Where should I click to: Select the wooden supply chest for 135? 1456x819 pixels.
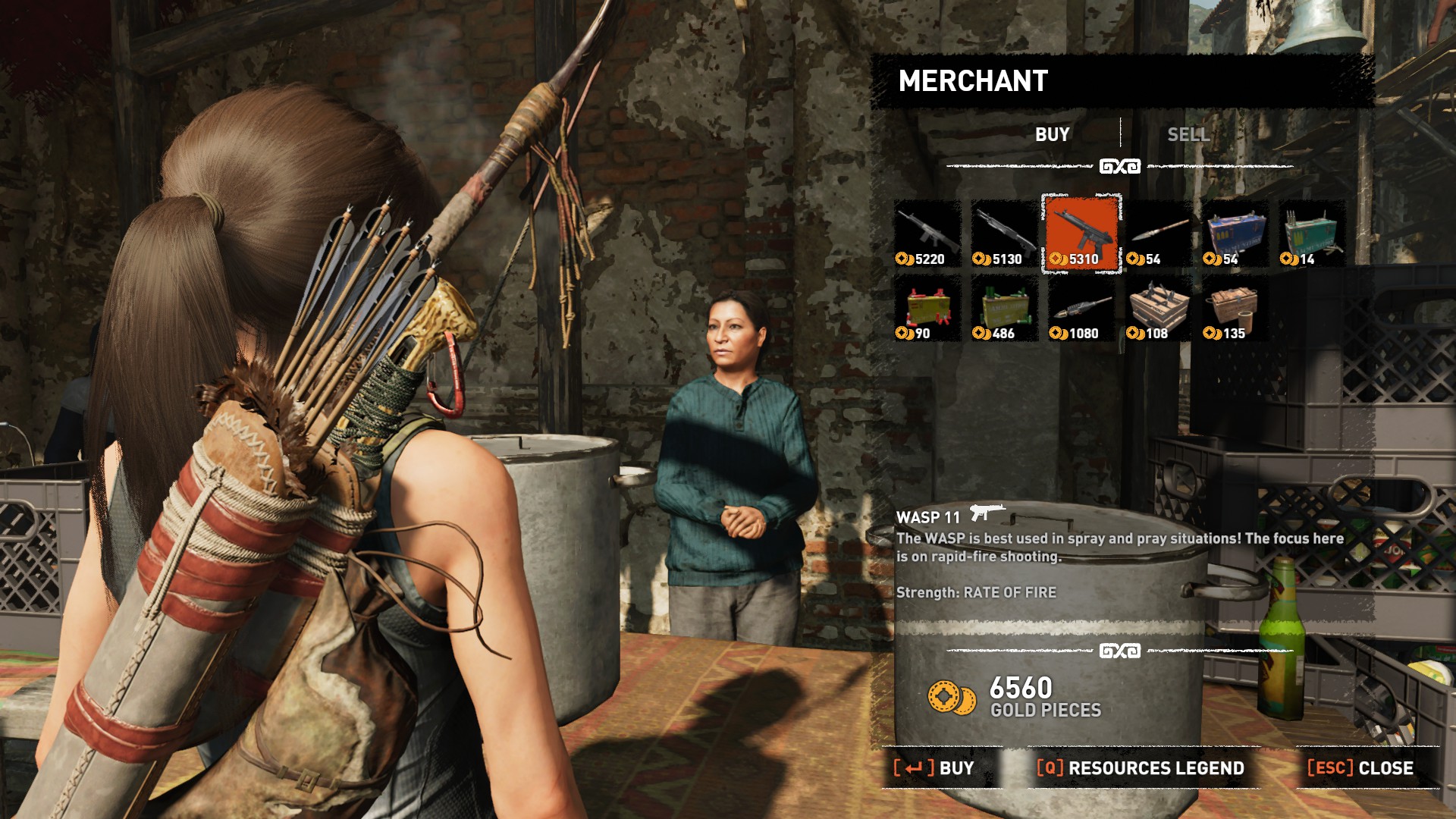tap(1235, 308)
